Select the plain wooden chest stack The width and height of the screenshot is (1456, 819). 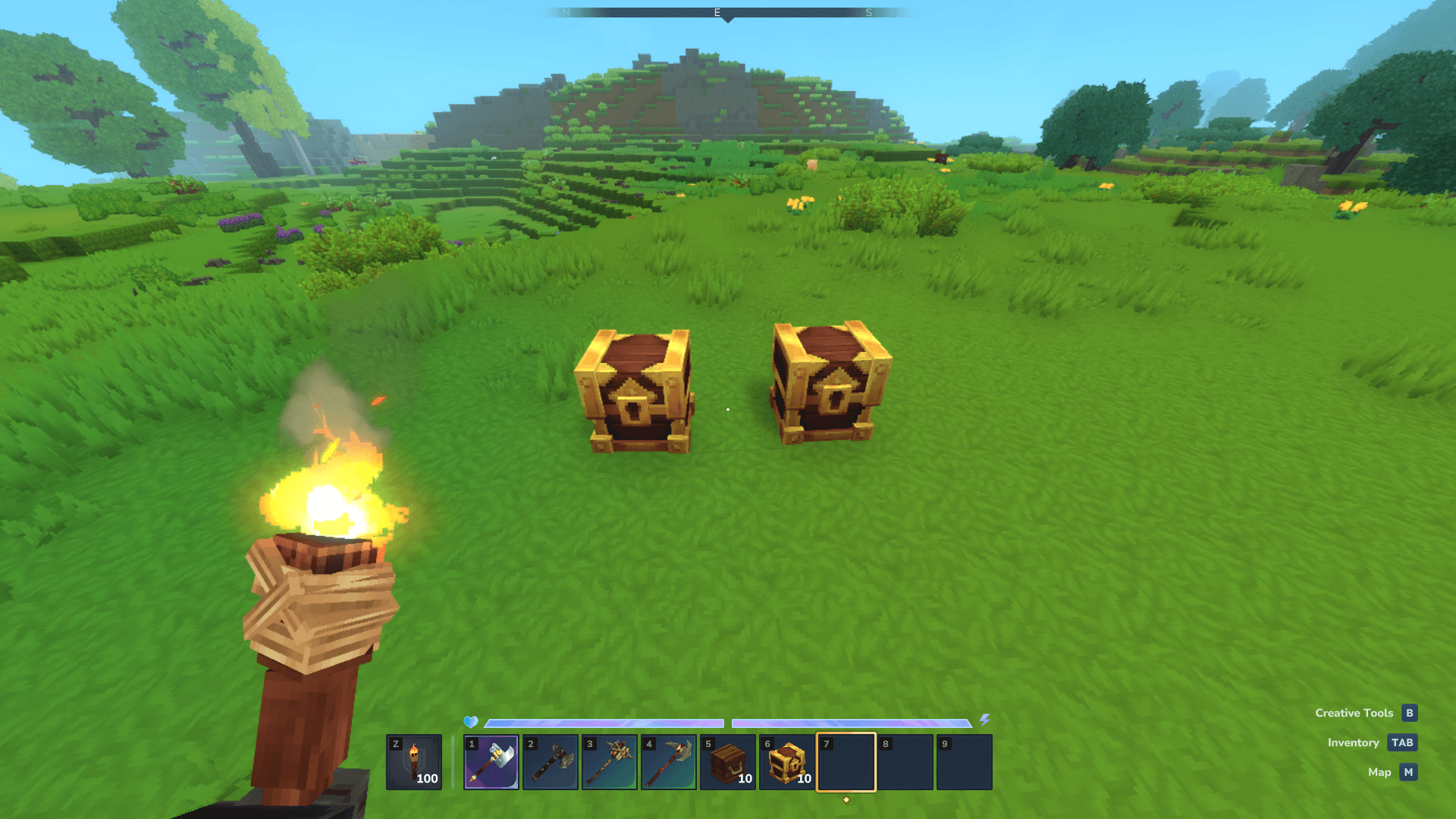tap(728, 762)
